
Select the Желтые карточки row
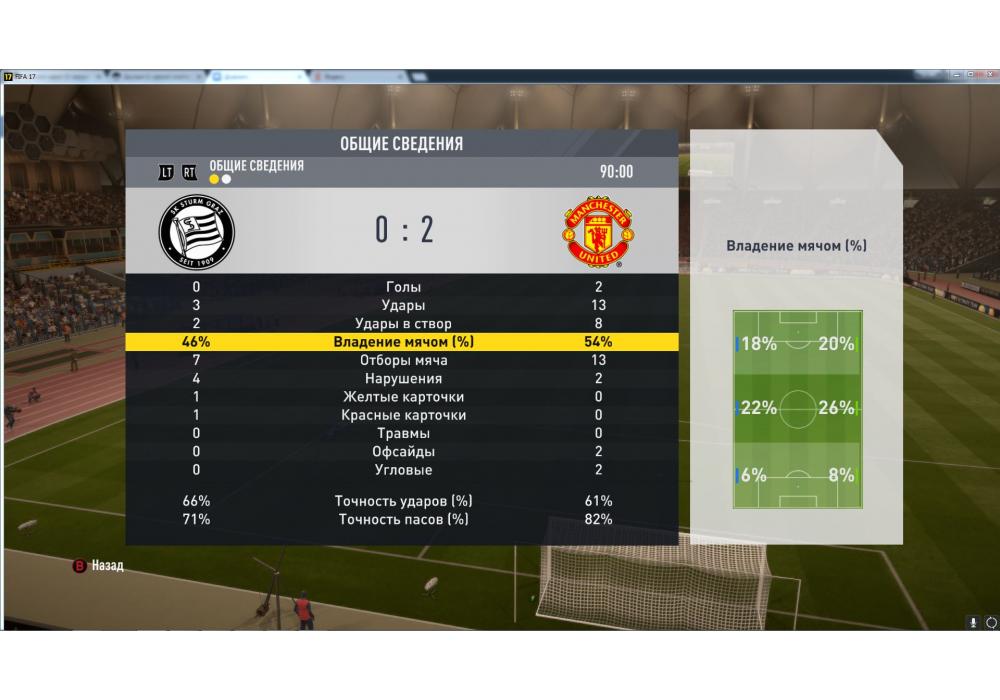pos(403,397)
